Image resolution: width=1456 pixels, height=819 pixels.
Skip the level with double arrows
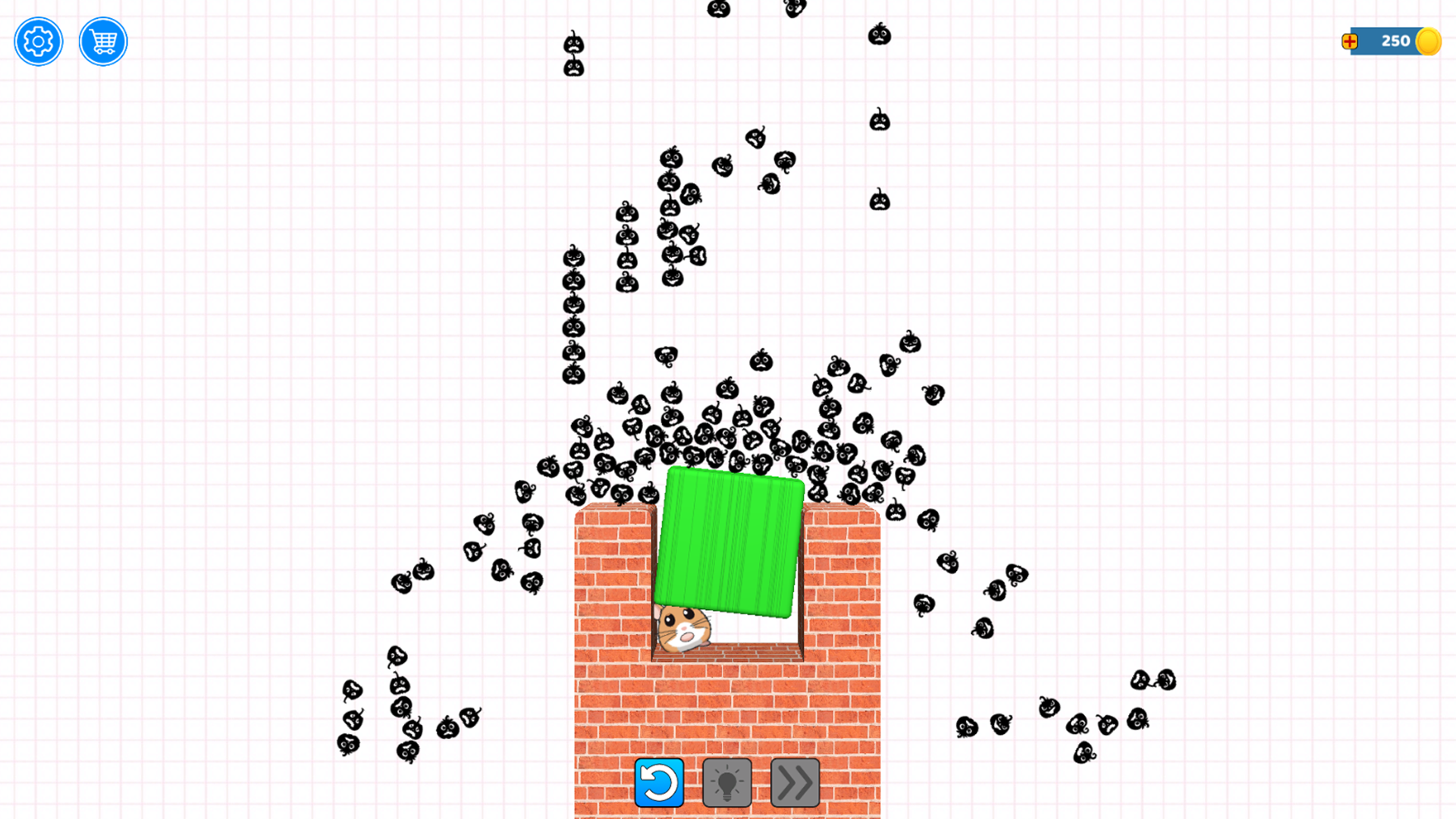tap(793, 782)
